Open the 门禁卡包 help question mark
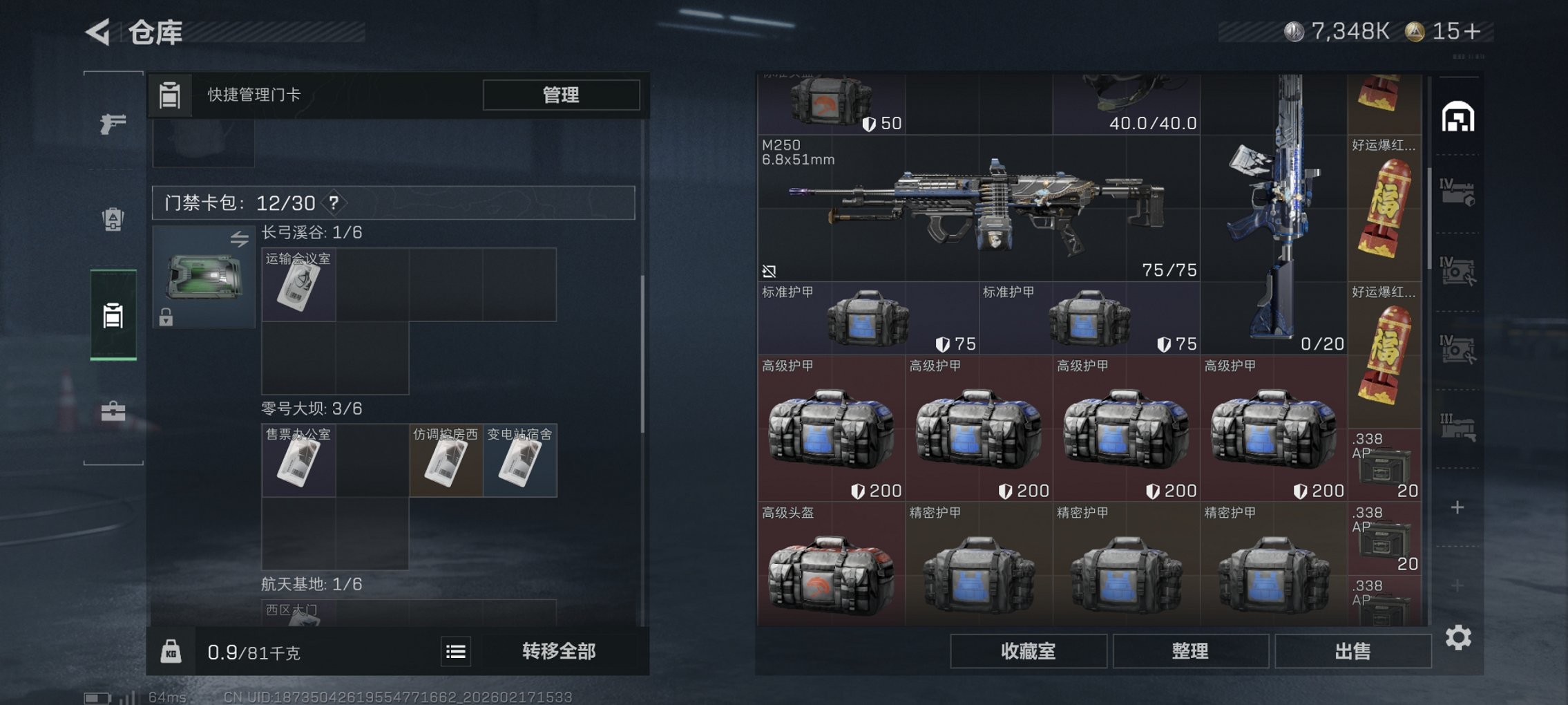The height and width of the screenshot is (705, 1568). click(333, 204)
